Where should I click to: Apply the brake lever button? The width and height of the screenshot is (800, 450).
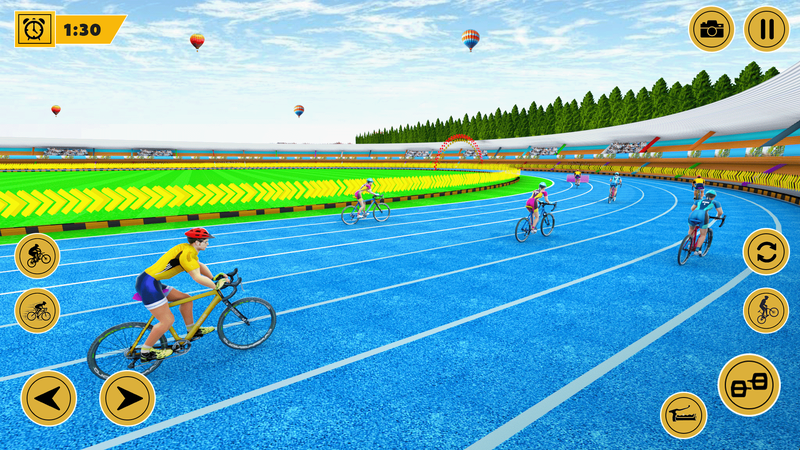[x=684, y=415]
